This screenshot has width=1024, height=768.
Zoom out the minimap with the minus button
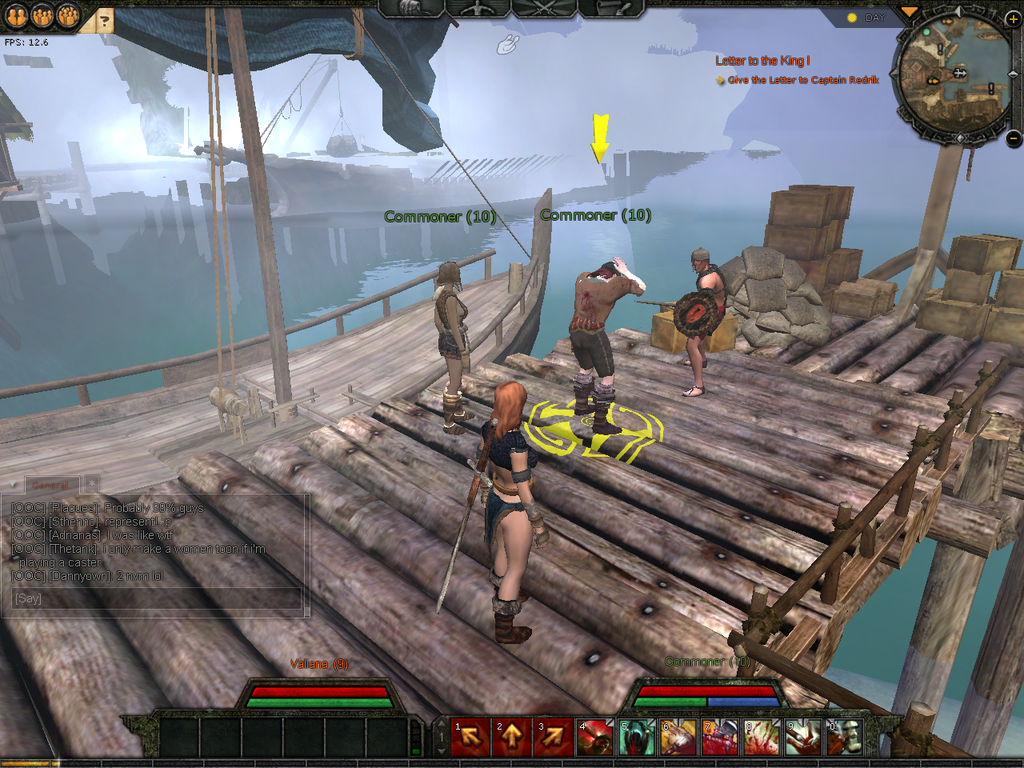[1013, 139]
